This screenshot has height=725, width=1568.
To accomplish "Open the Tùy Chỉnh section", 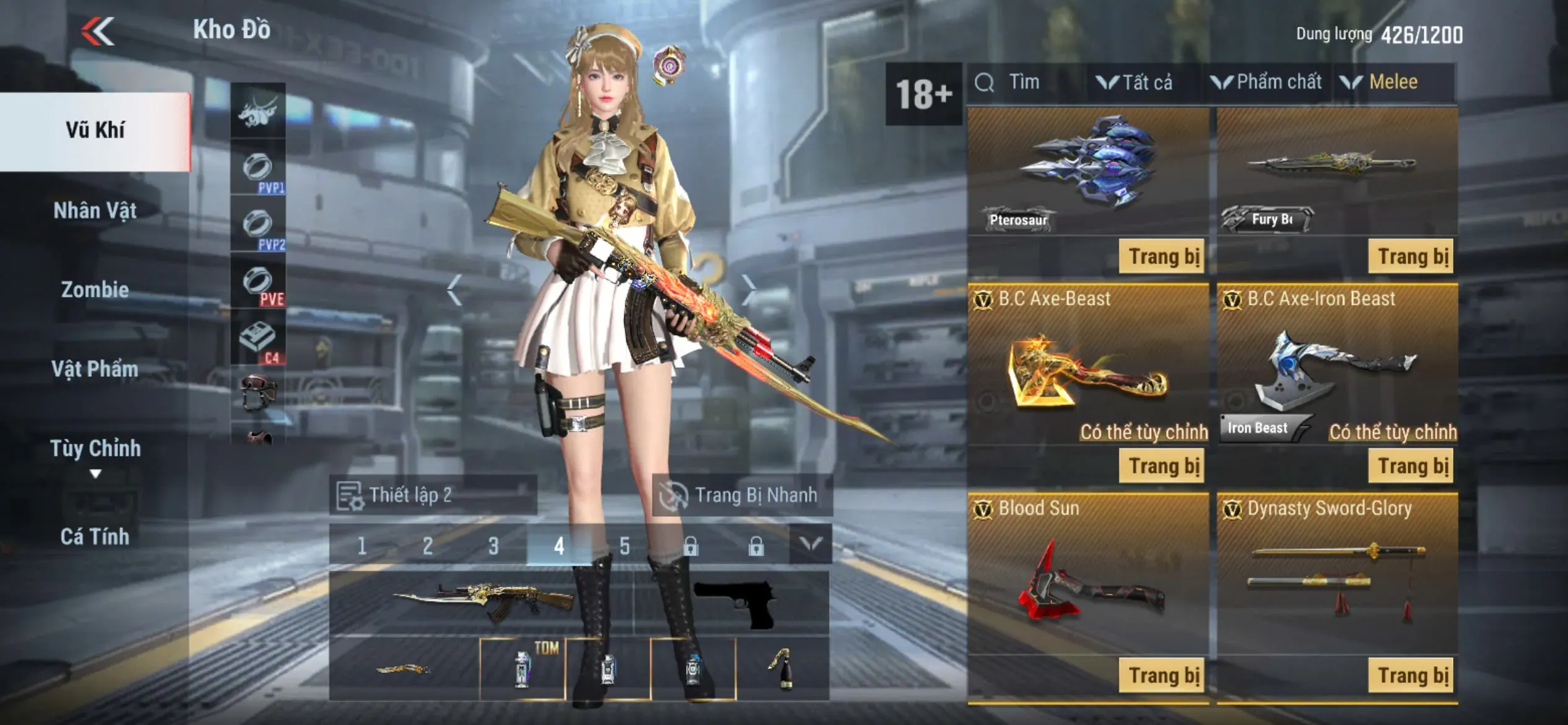I will pyautogui.click(x=95, y=449).
